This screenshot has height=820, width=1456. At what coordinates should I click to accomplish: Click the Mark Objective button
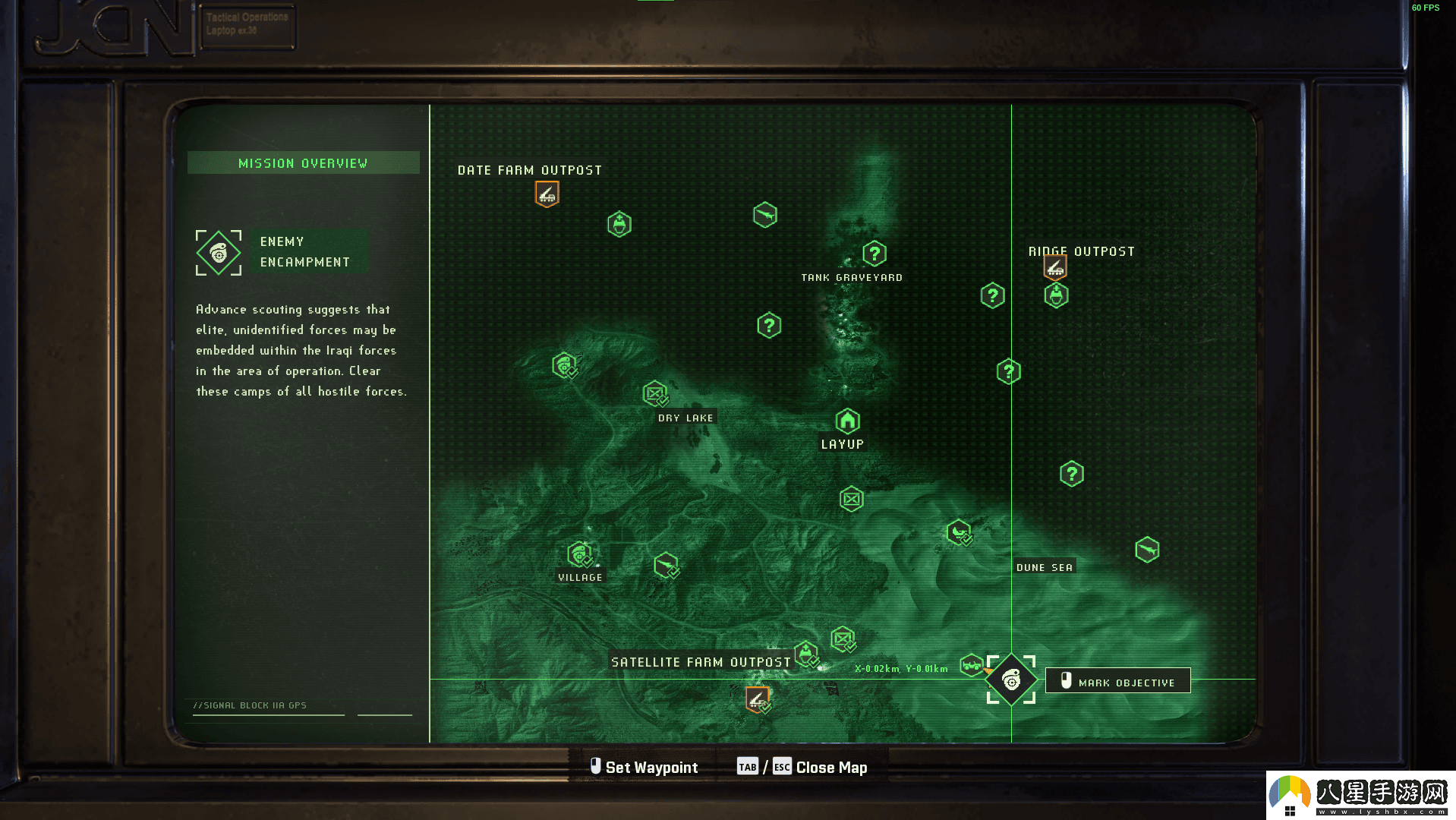pyautogui.click(x=1117, y=681)
